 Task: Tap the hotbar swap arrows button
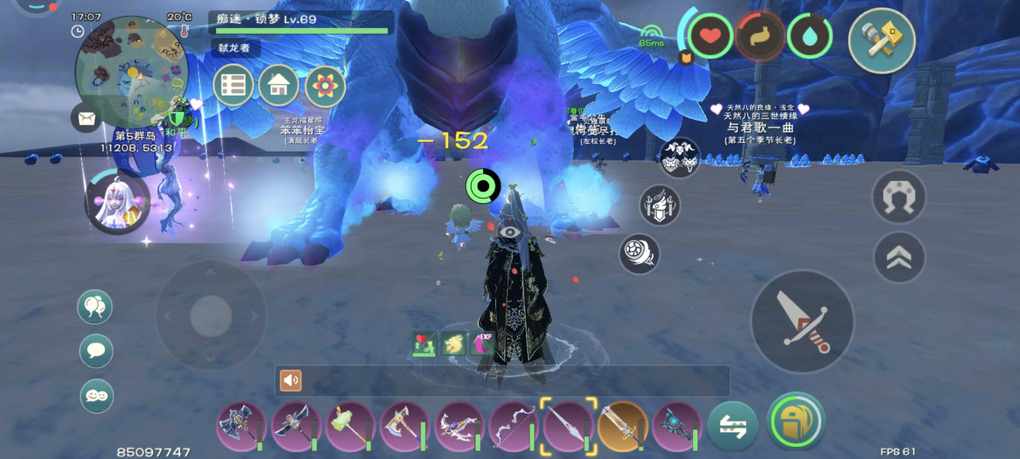(732, 426)
